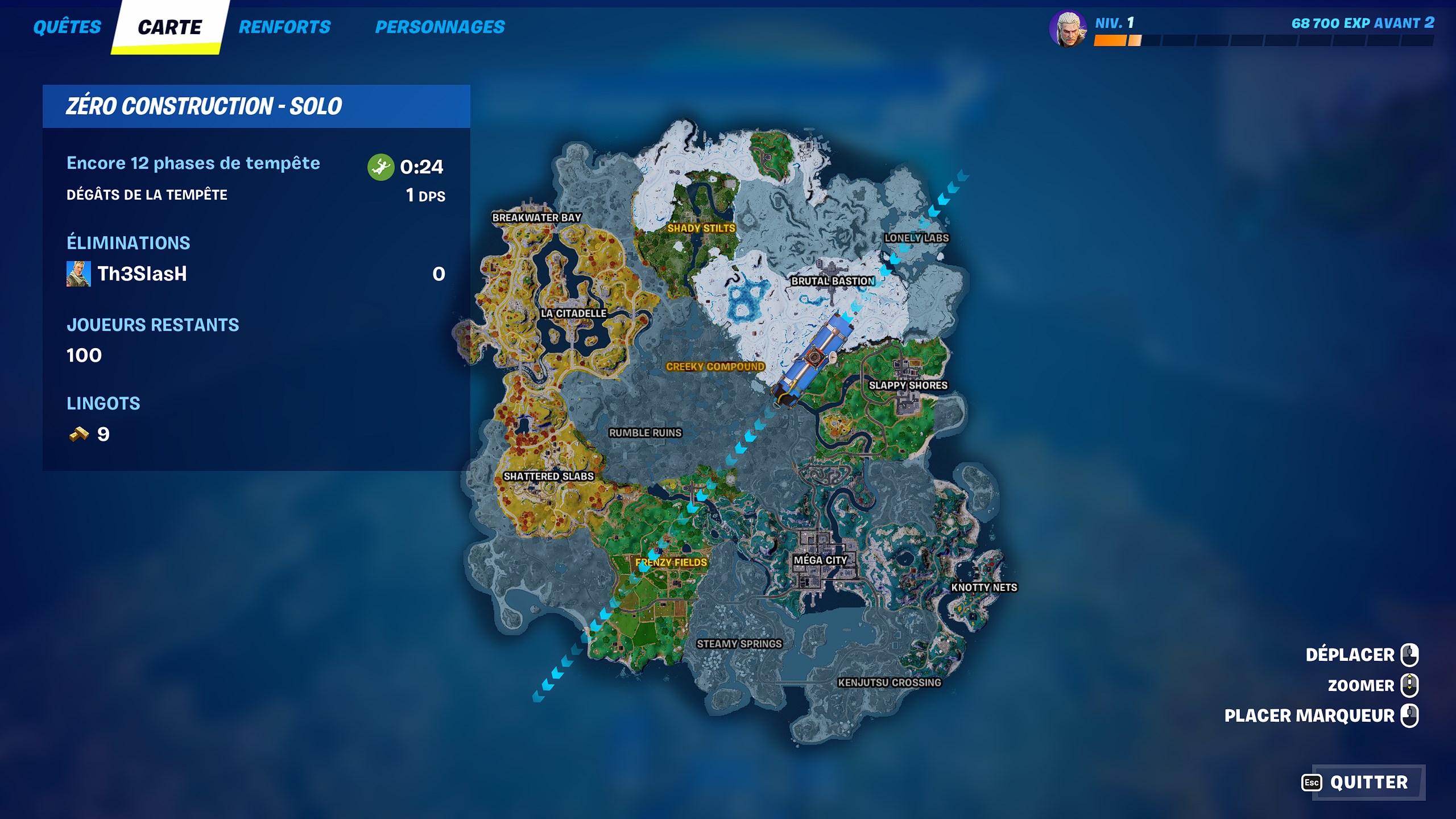Select the storm timer parachute icon
This screenshot has width=1456, height=819.
[380, 167]
